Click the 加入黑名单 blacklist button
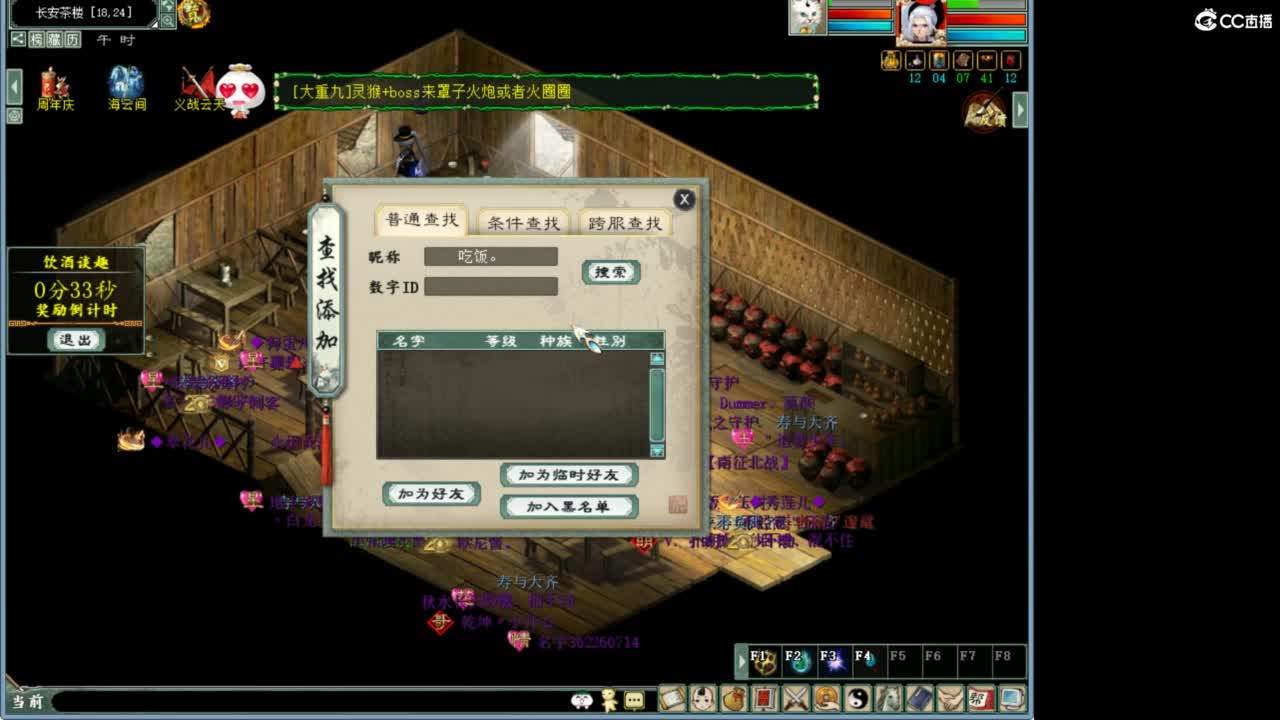The height and width of the screenshot is (720, 1280). point(570,506)
